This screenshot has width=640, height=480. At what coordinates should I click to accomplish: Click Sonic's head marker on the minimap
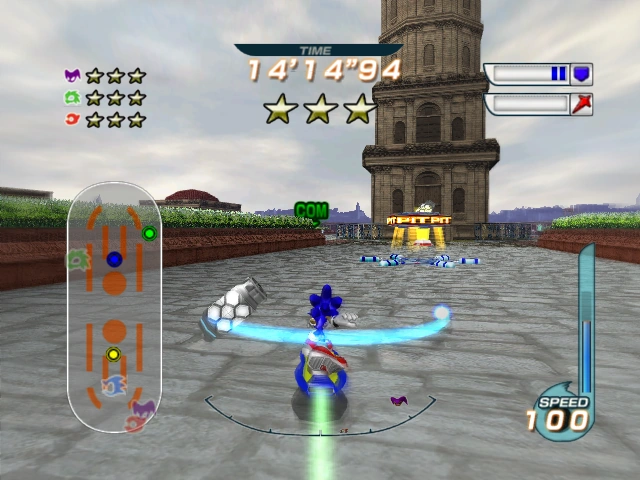click(114, 386)
